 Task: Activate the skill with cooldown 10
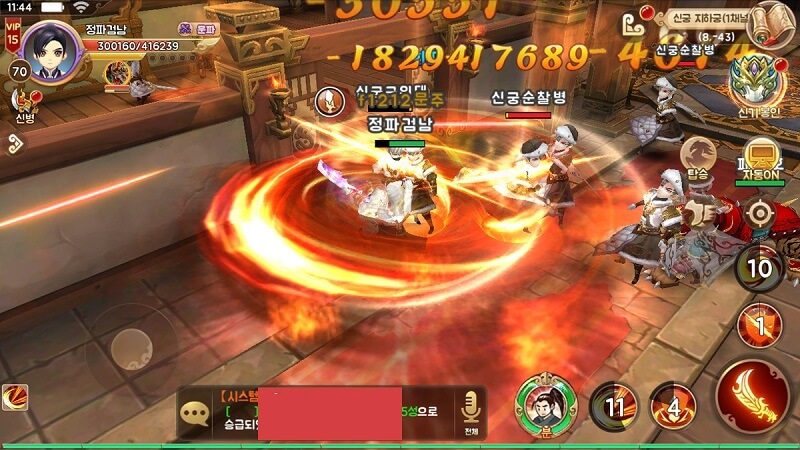760,267
